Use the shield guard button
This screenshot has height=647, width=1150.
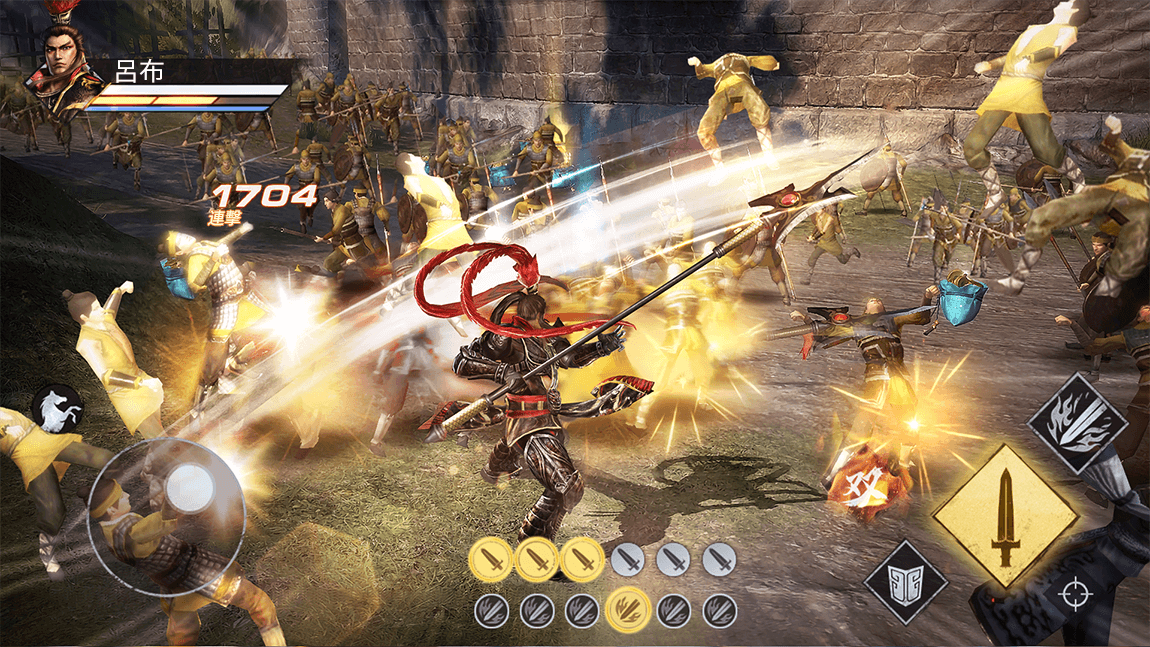click(x=905, y=582)
